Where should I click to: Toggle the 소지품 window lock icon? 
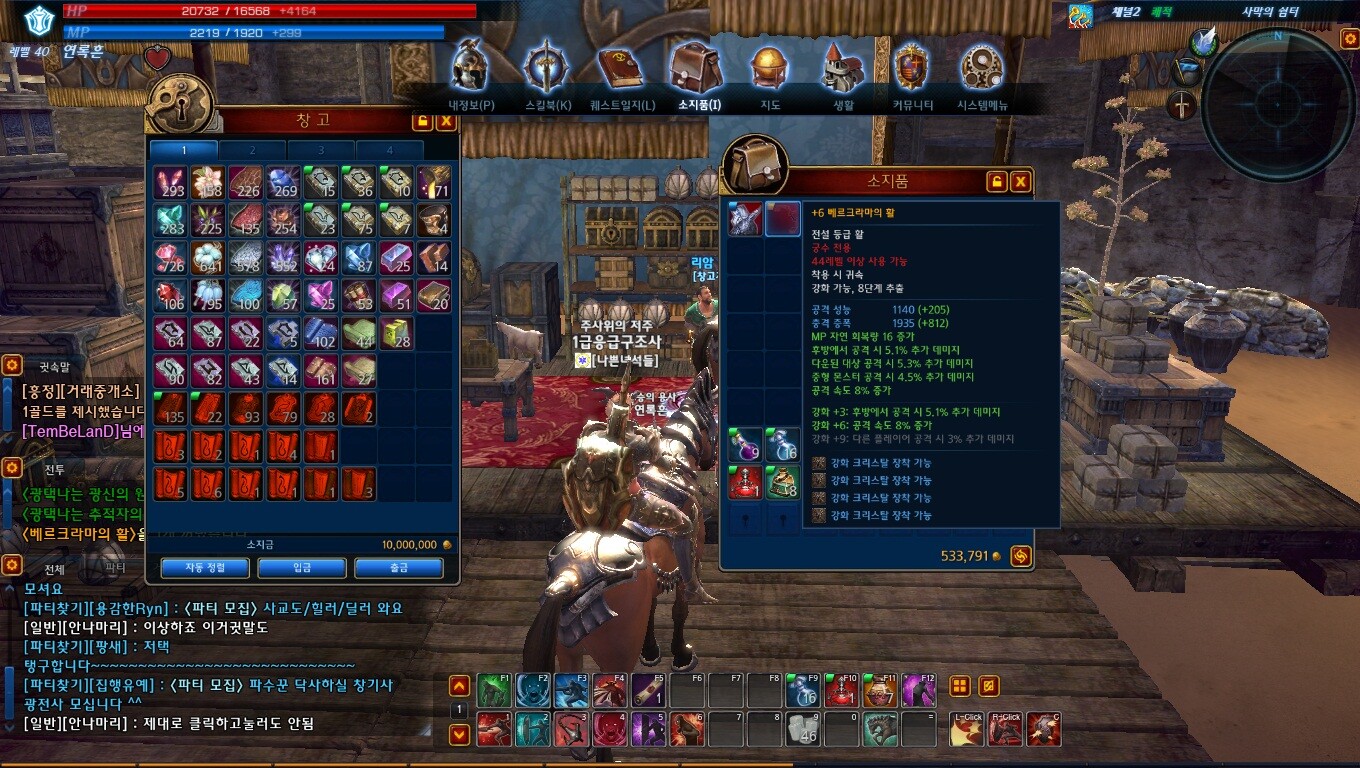996,181
